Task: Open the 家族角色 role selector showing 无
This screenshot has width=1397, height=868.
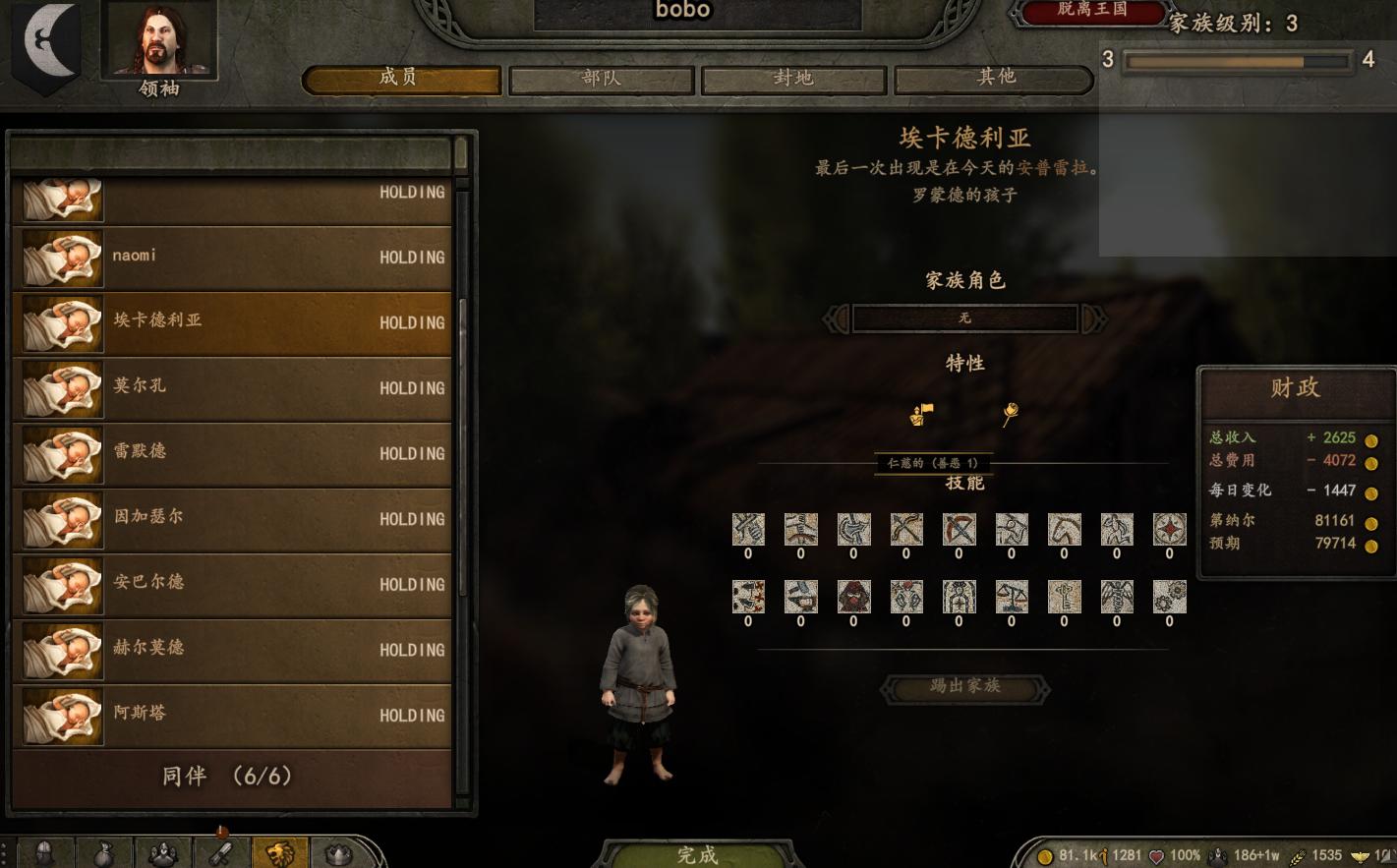Action: (964, 318)
